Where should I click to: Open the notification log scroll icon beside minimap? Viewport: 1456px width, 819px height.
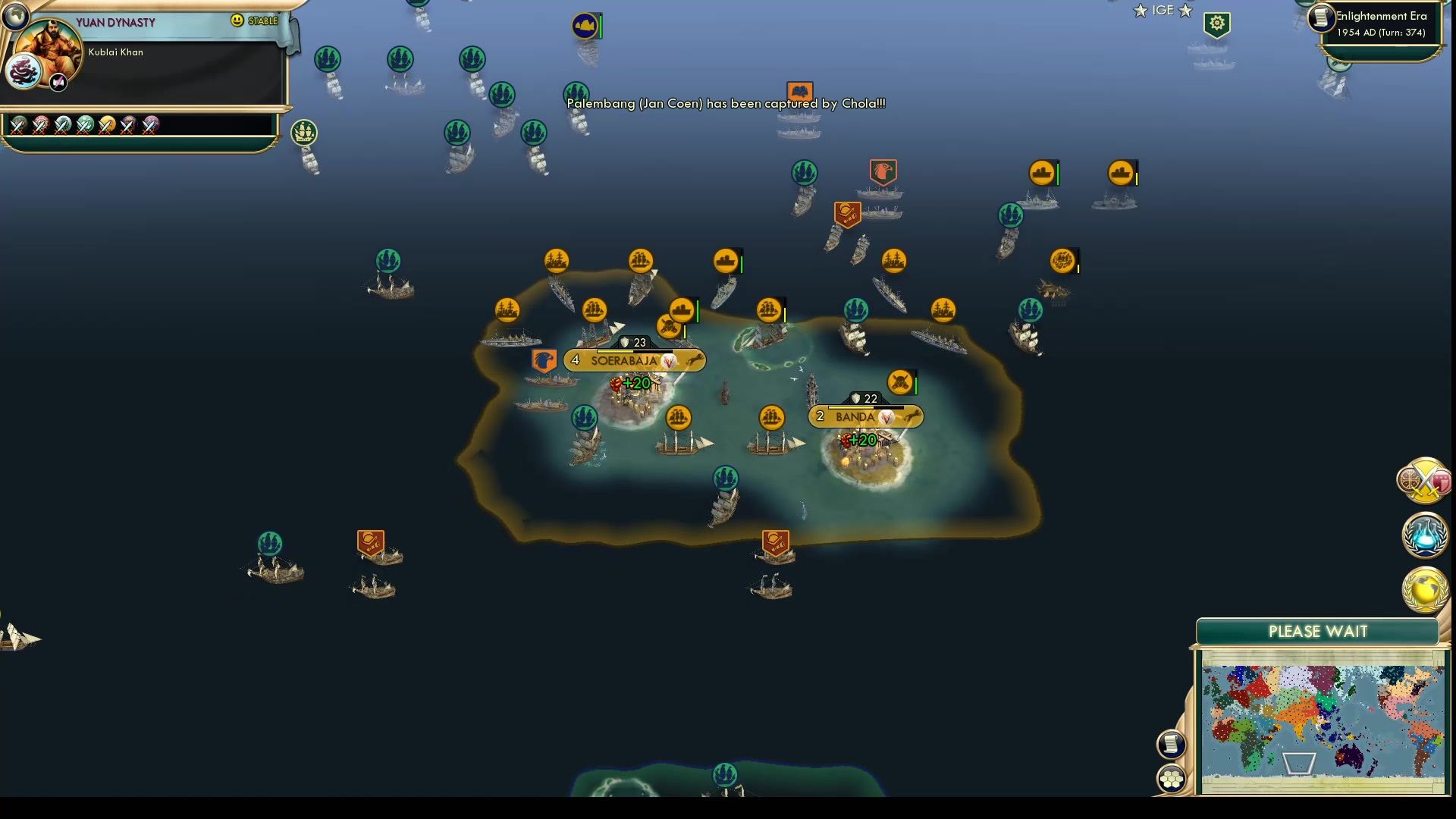click(x=1171, y=744)
